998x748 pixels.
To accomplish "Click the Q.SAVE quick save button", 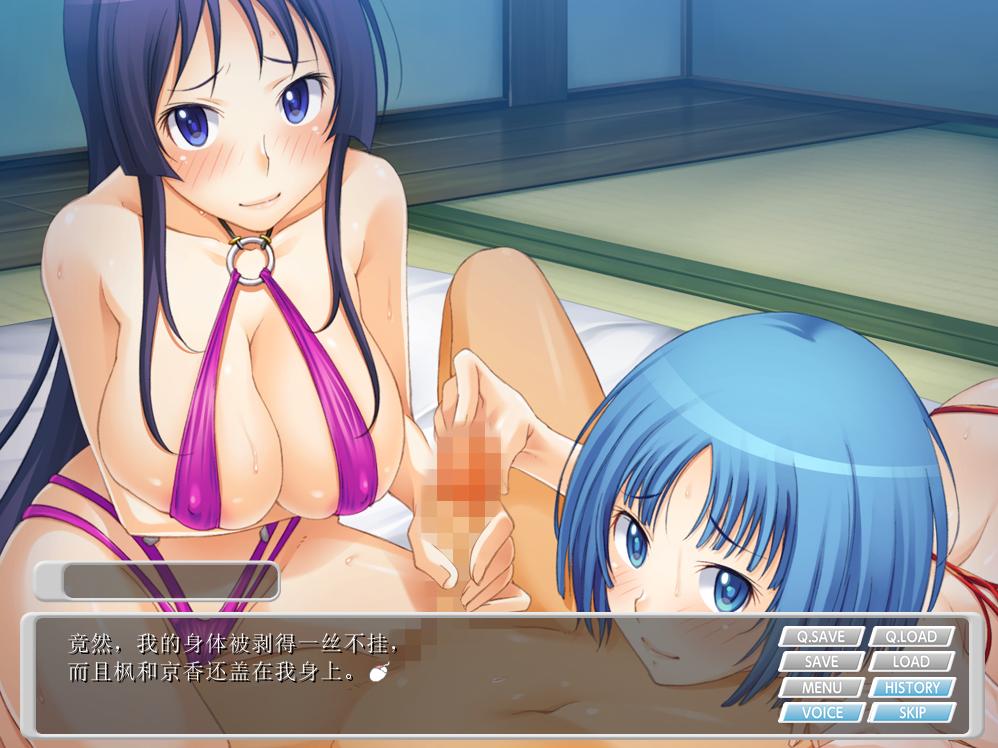I will 821,637.
